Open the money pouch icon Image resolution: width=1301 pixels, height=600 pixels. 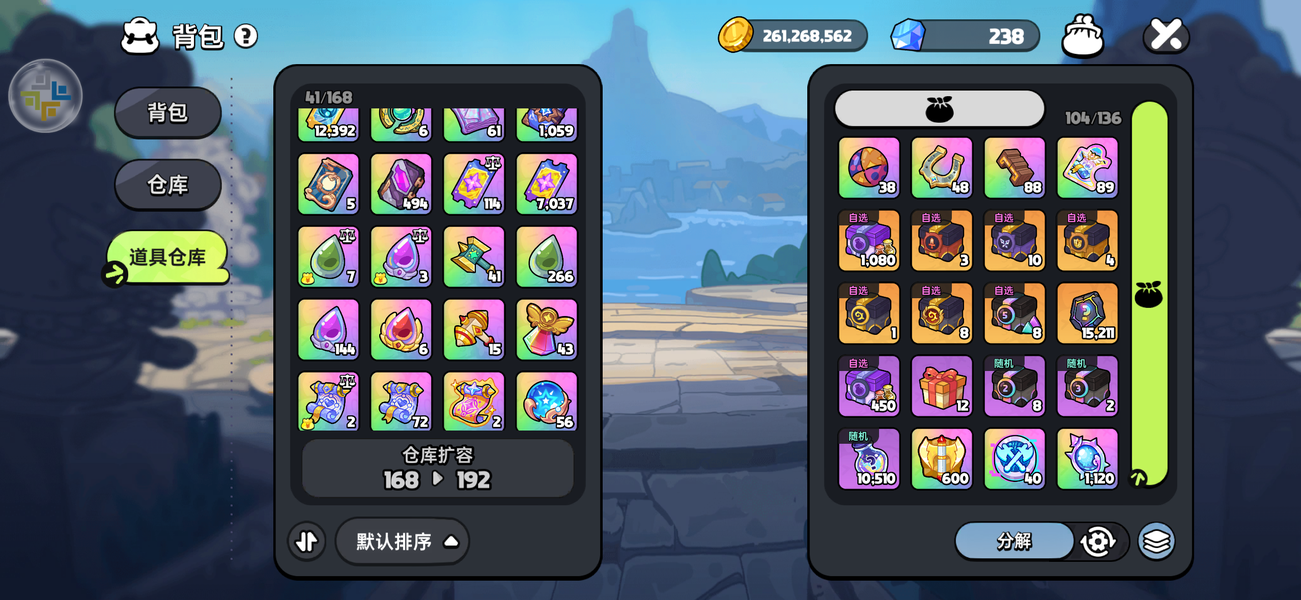click(x=1083, y=36)
